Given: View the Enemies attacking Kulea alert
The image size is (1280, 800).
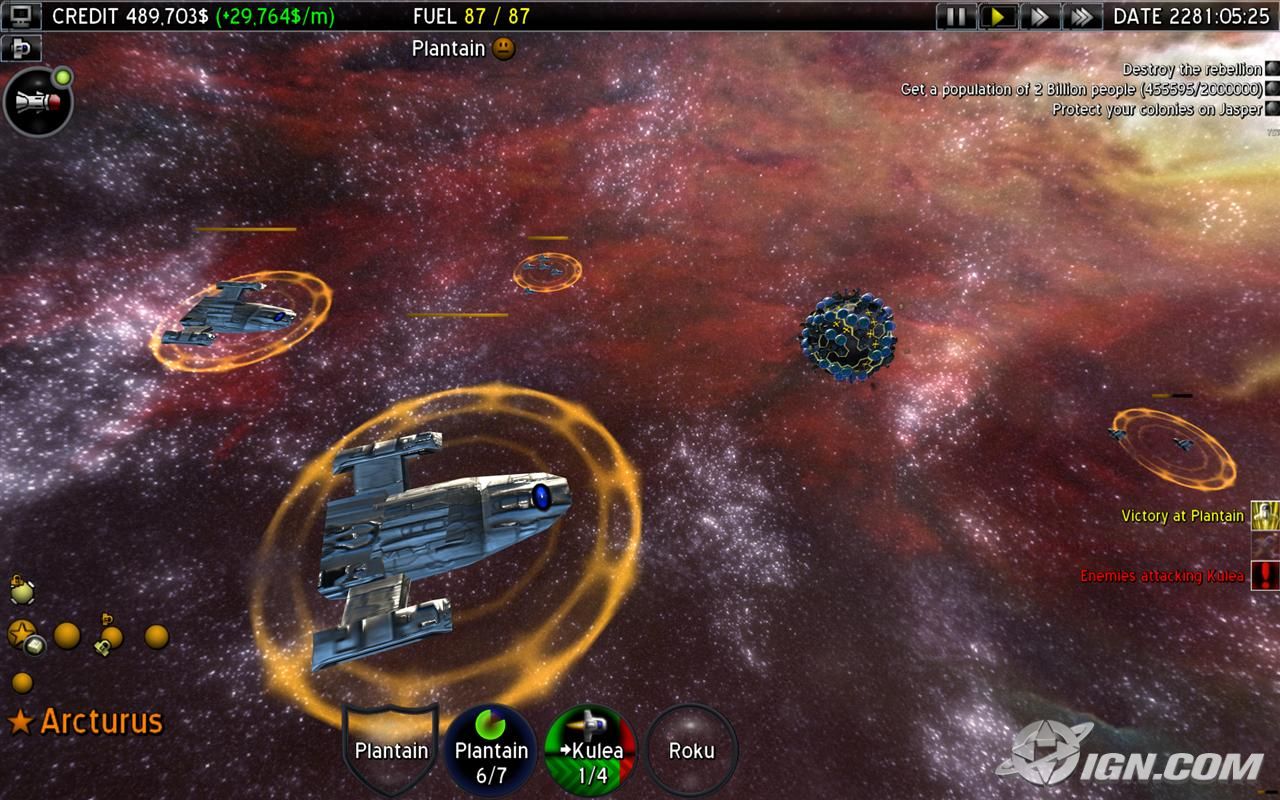Looking at the screenshot, I should tap(1164, 576).
